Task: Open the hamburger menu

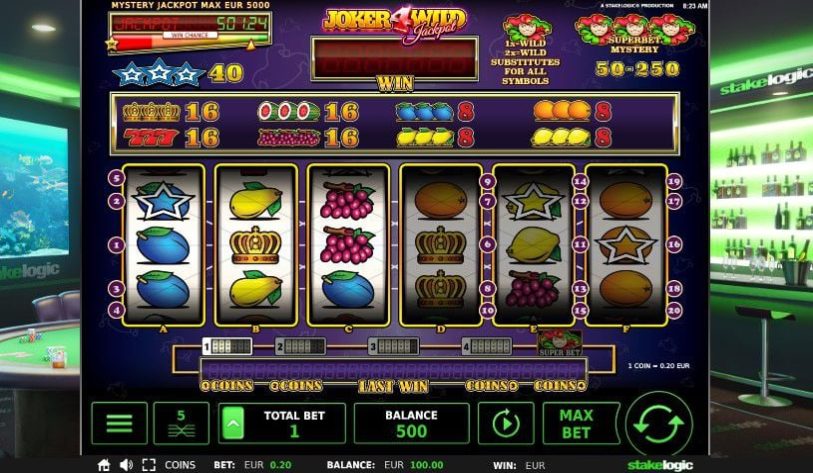Action: [x=119, y=423]
